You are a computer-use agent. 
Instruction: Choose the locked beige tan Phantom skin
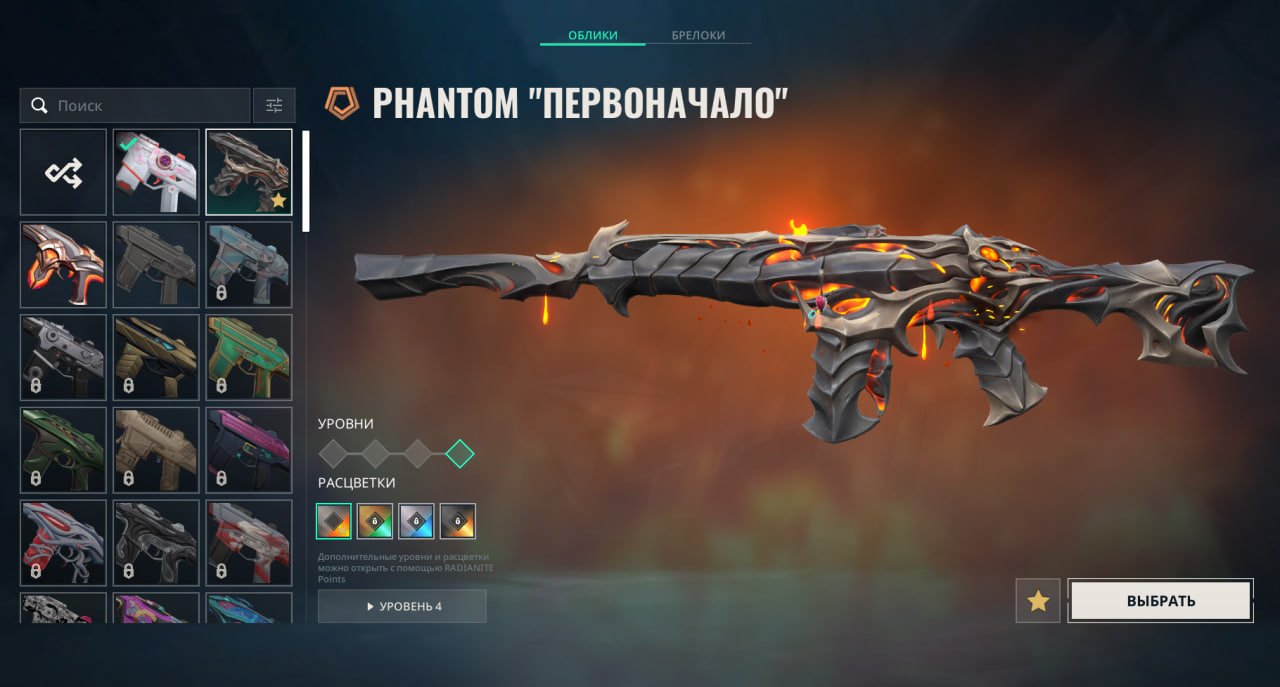point(156,450)
